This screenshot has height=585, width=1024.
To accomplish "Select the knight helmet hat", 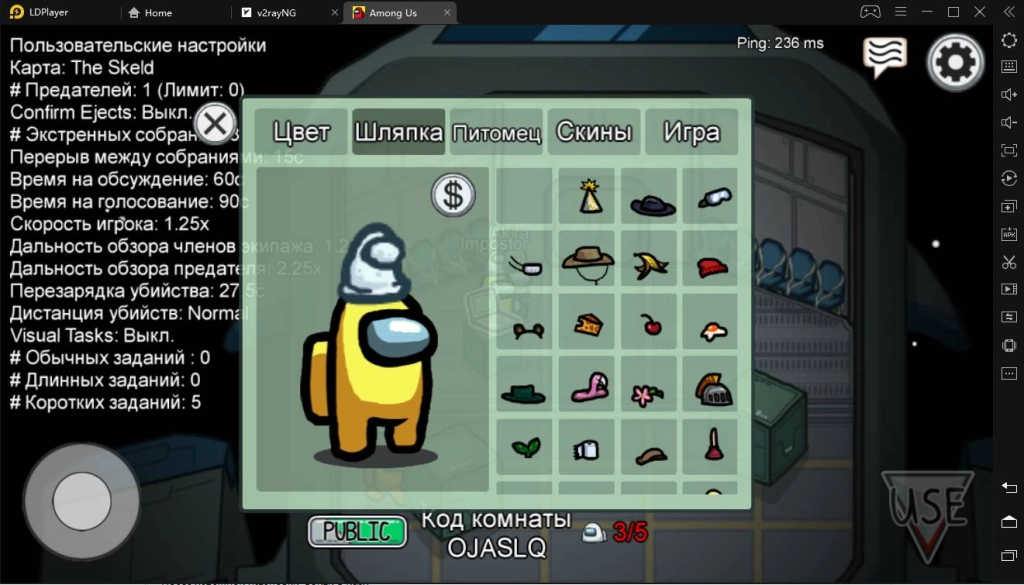I will click(711, 390).
